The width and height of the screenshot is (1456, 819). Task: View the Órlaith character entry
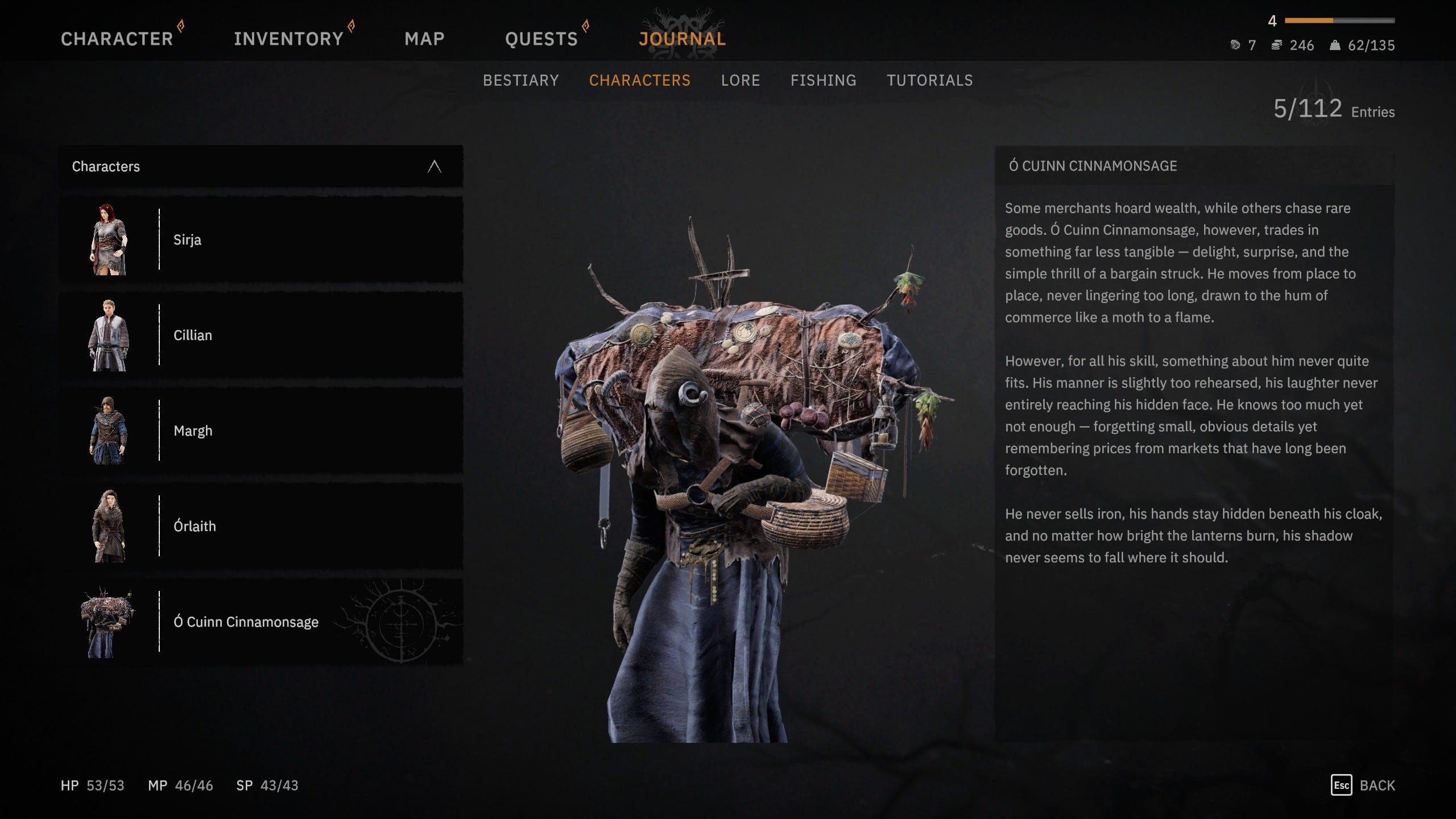tap(260, 526)
